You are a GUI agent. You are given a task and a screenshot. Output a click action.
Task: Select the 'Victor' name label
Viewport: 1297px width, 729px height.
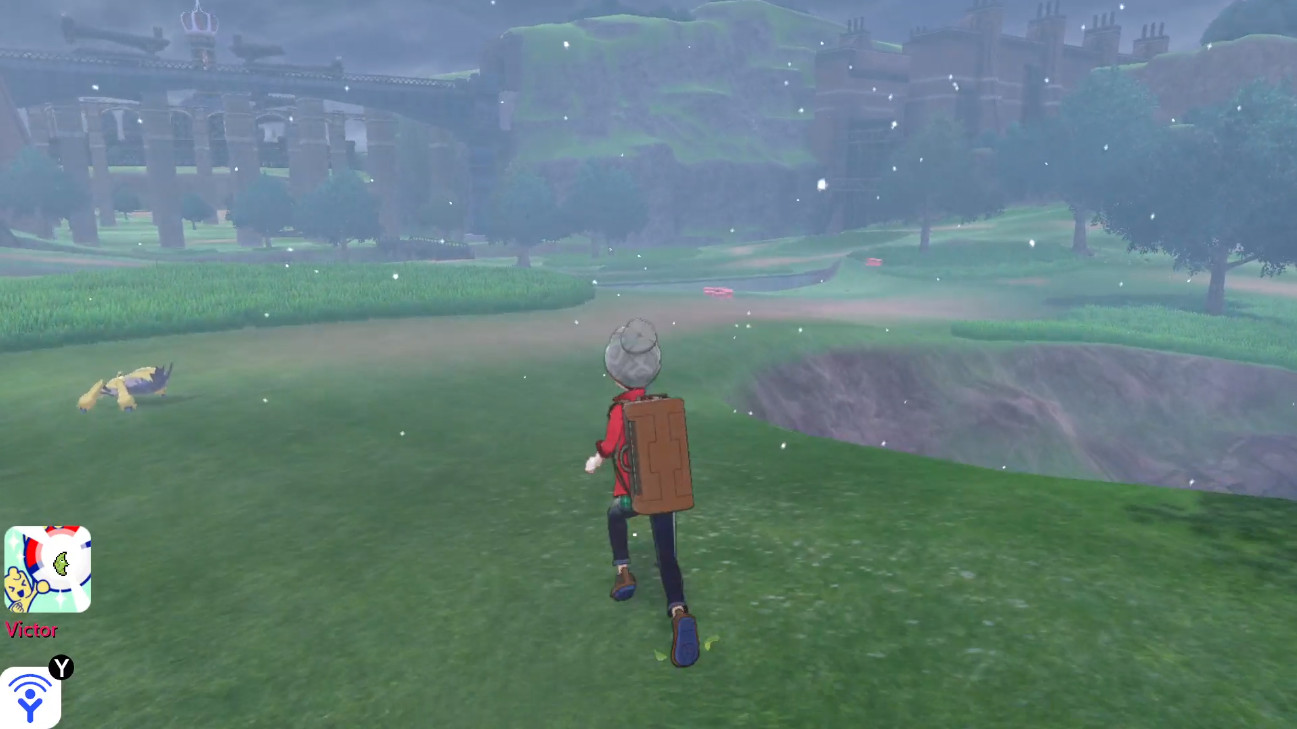[x=33, y=630]
